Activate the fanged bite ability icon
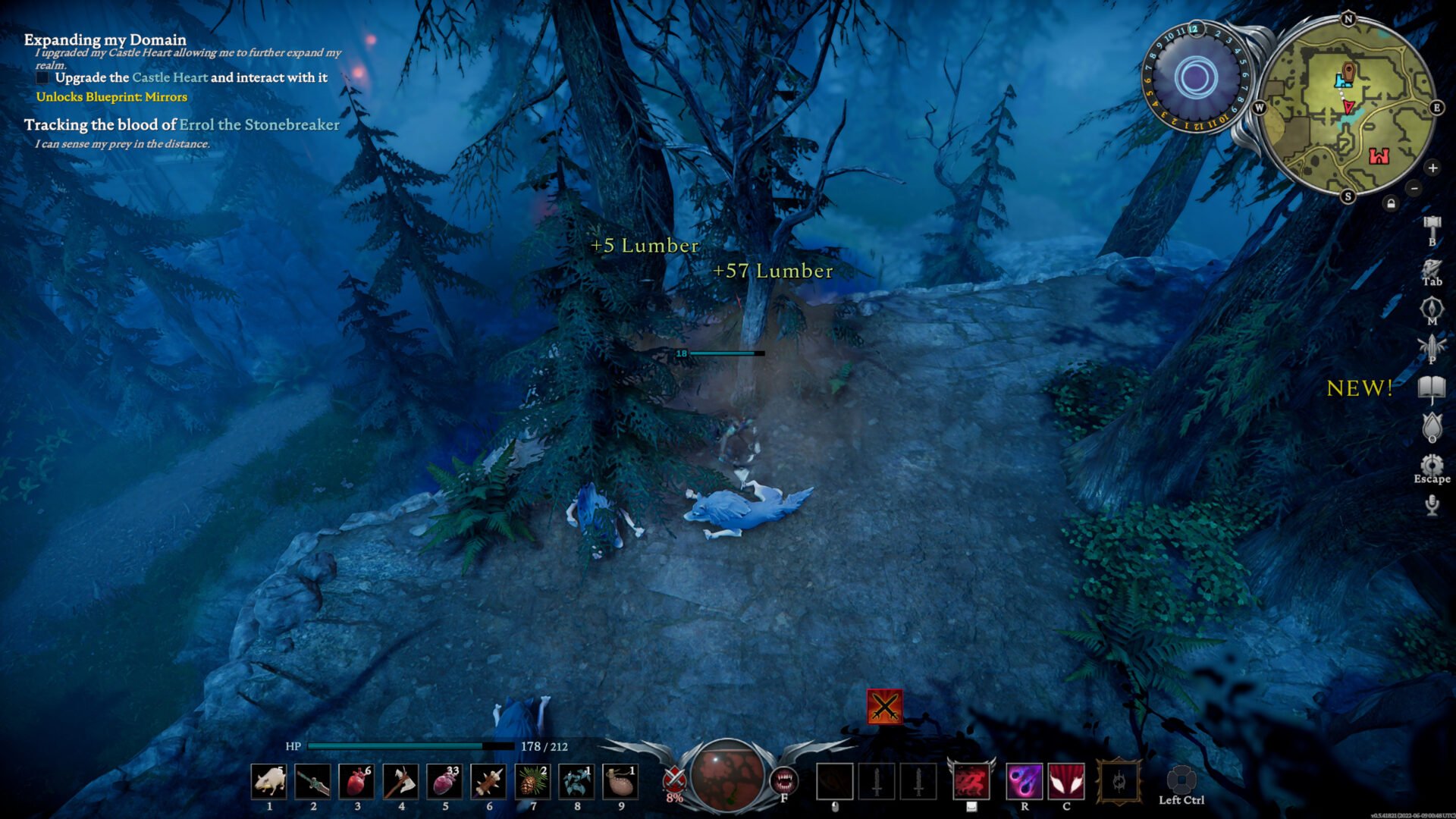 click(784, 780)
